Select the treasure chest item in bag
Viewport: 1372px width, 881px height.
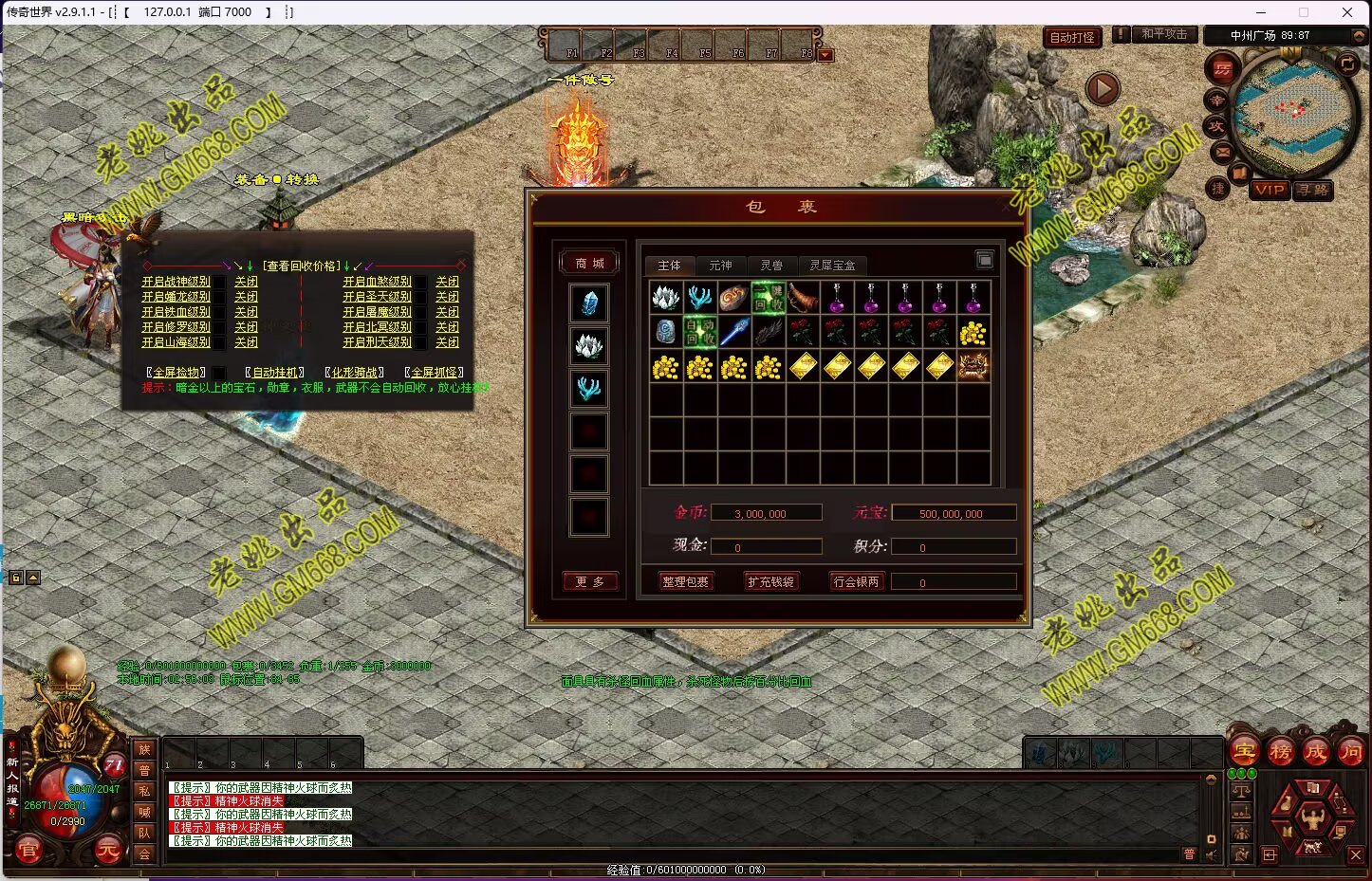click(x=973, y=366)
